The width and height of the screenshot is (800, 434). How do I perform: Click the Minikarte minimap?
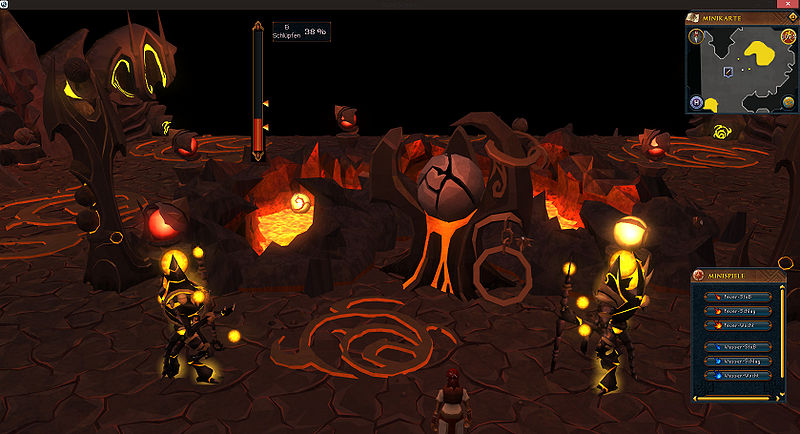pyautogui.click(x=740, y=65)
